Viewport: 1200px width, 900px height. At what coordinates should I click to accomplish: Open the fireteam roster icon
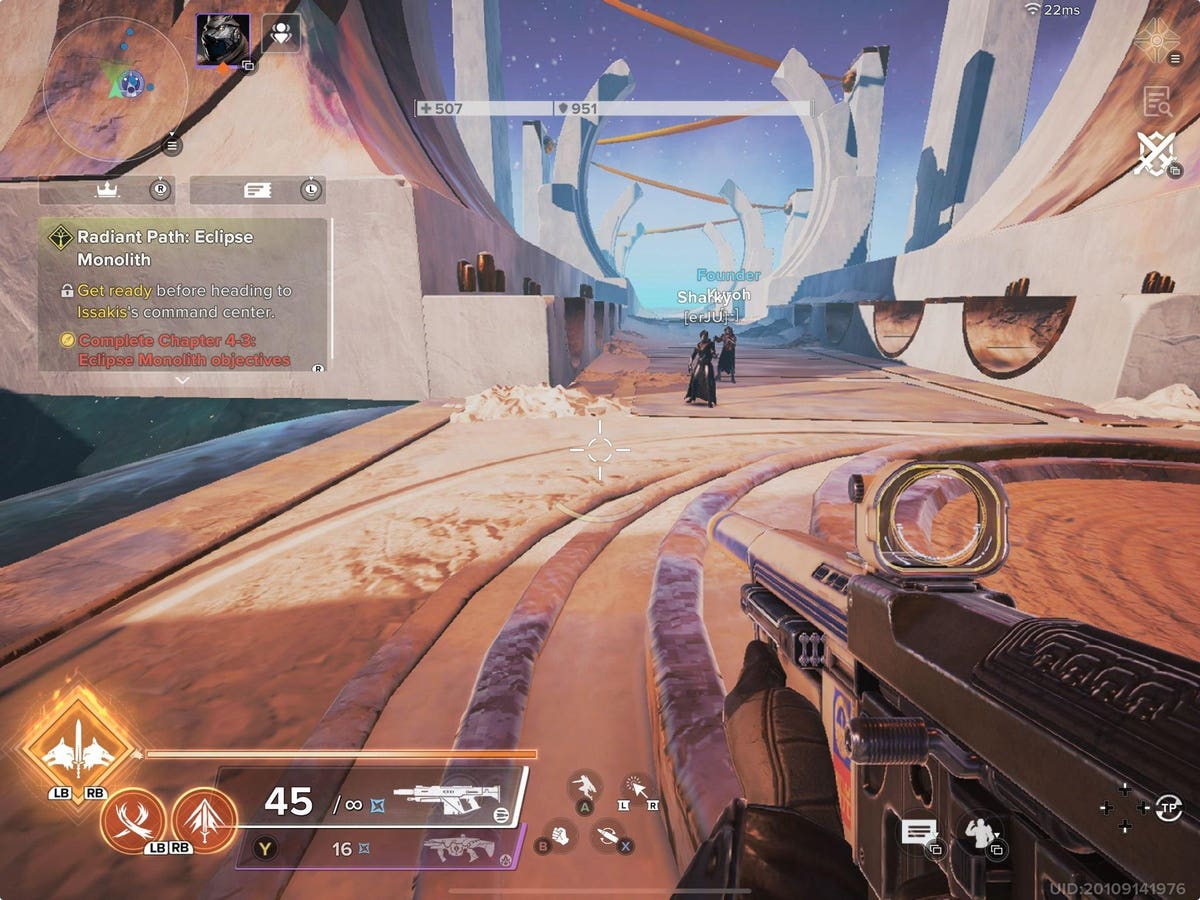(280, 34)
